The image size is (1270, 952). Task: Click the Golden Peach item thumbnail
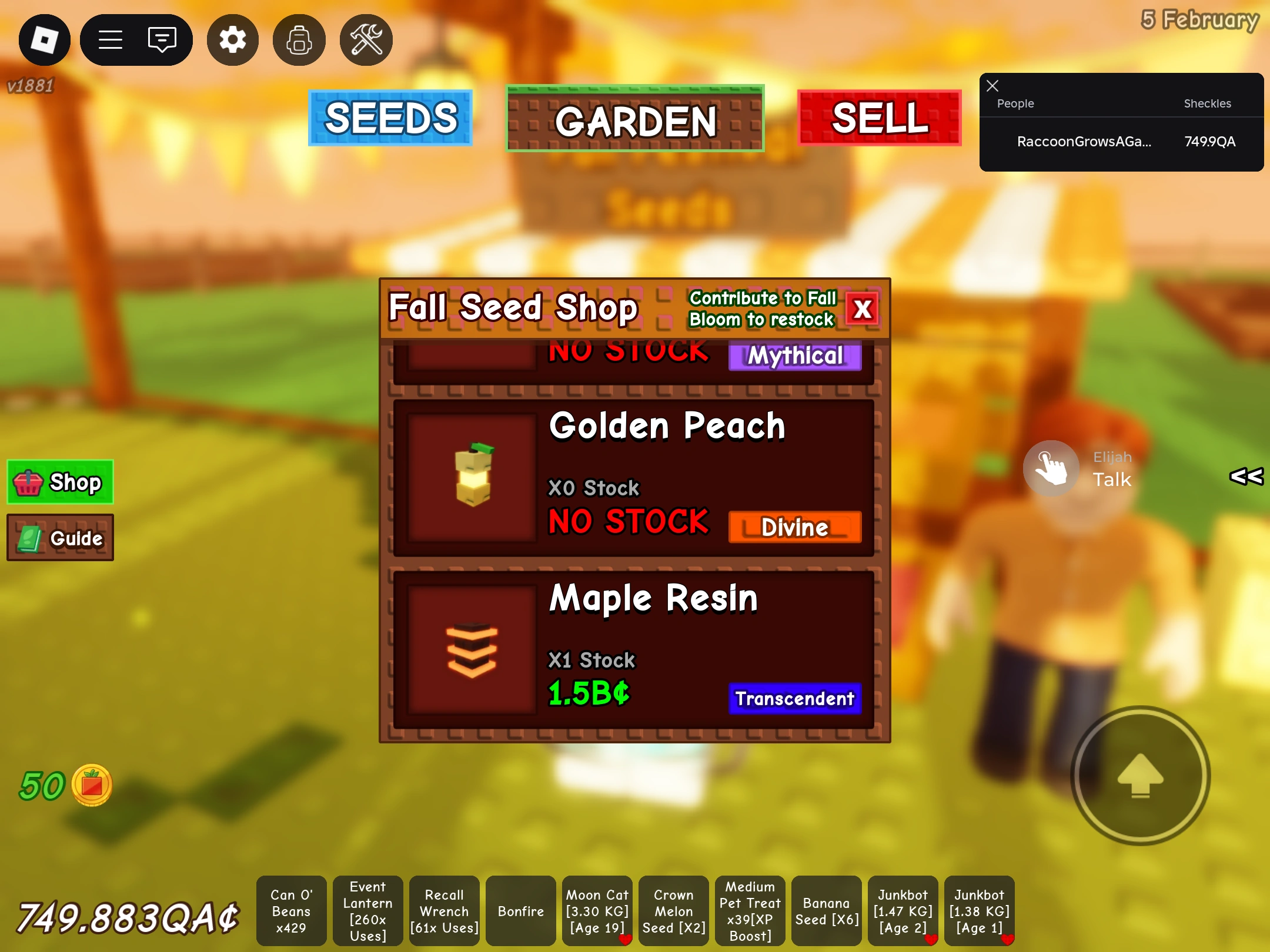[471, 476]
